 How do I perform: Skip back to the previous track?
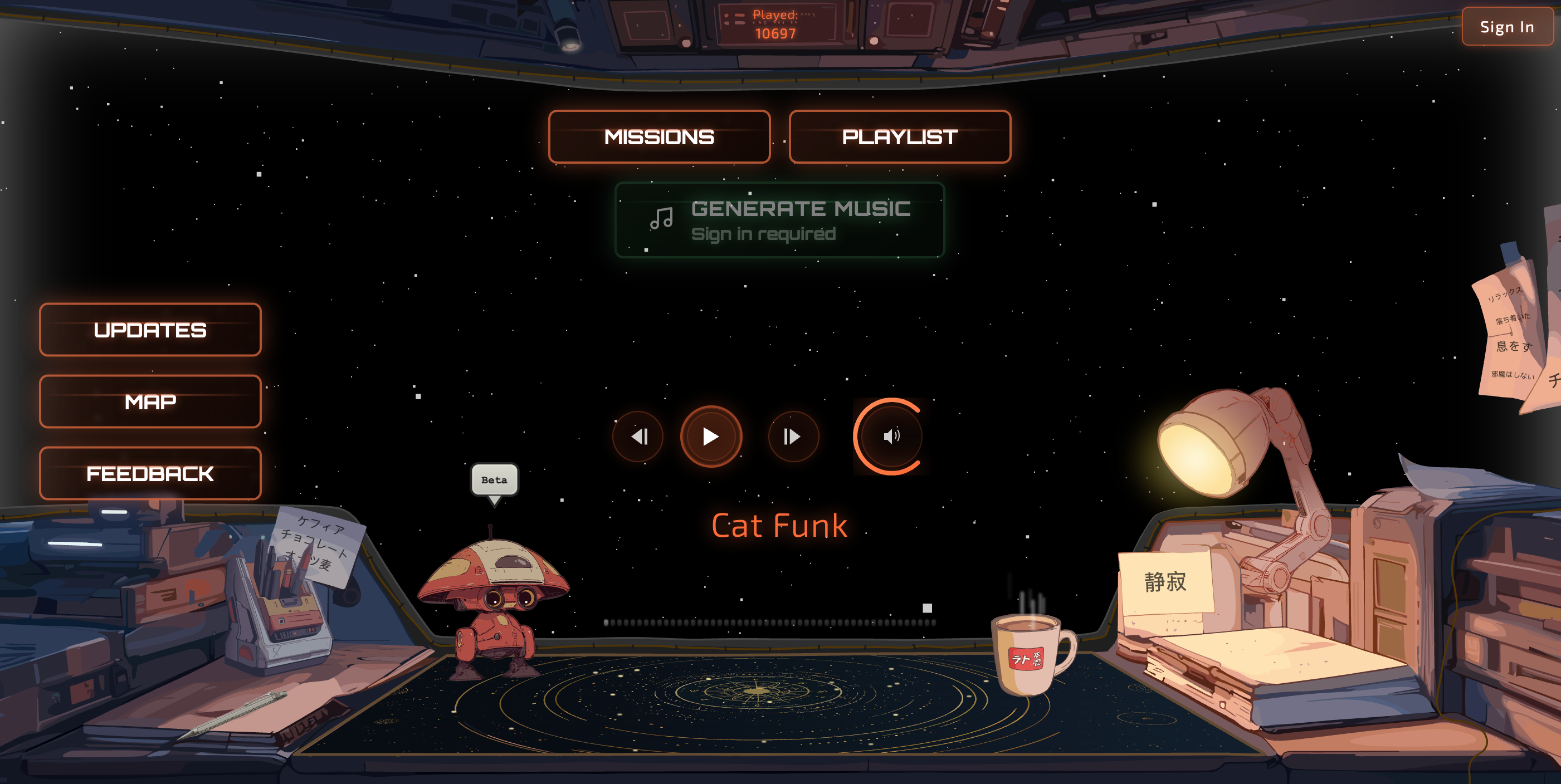(x=638, y=436)
